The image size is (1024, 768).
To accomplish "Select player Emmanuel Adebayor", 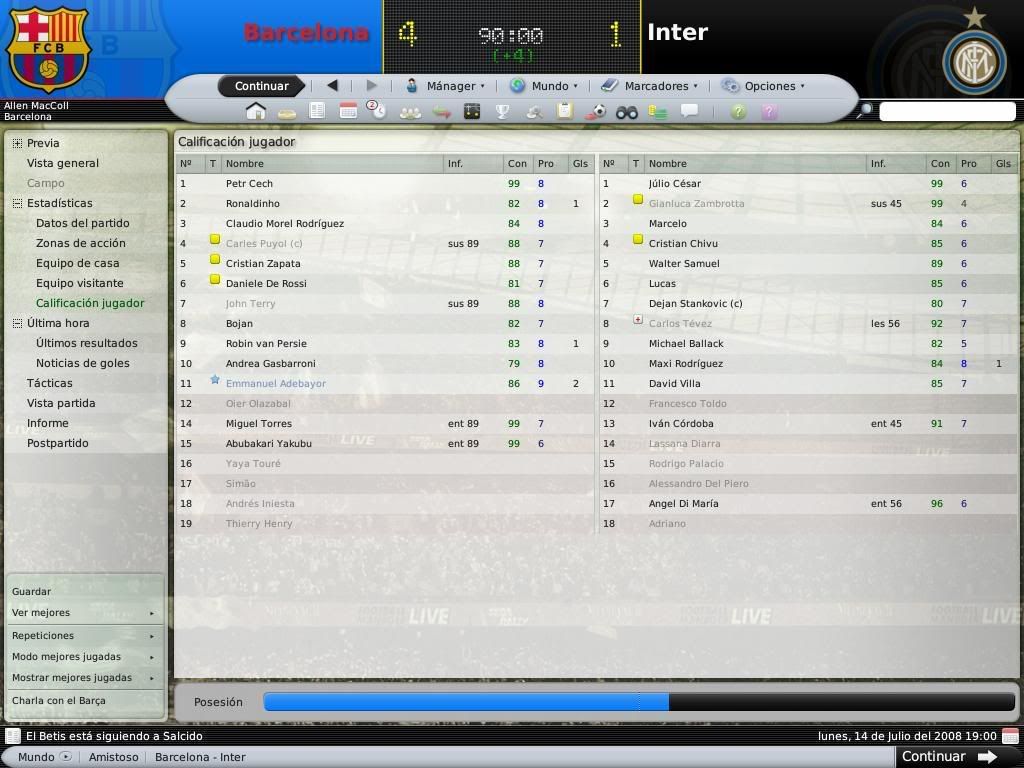I will [x=276, y=383].
